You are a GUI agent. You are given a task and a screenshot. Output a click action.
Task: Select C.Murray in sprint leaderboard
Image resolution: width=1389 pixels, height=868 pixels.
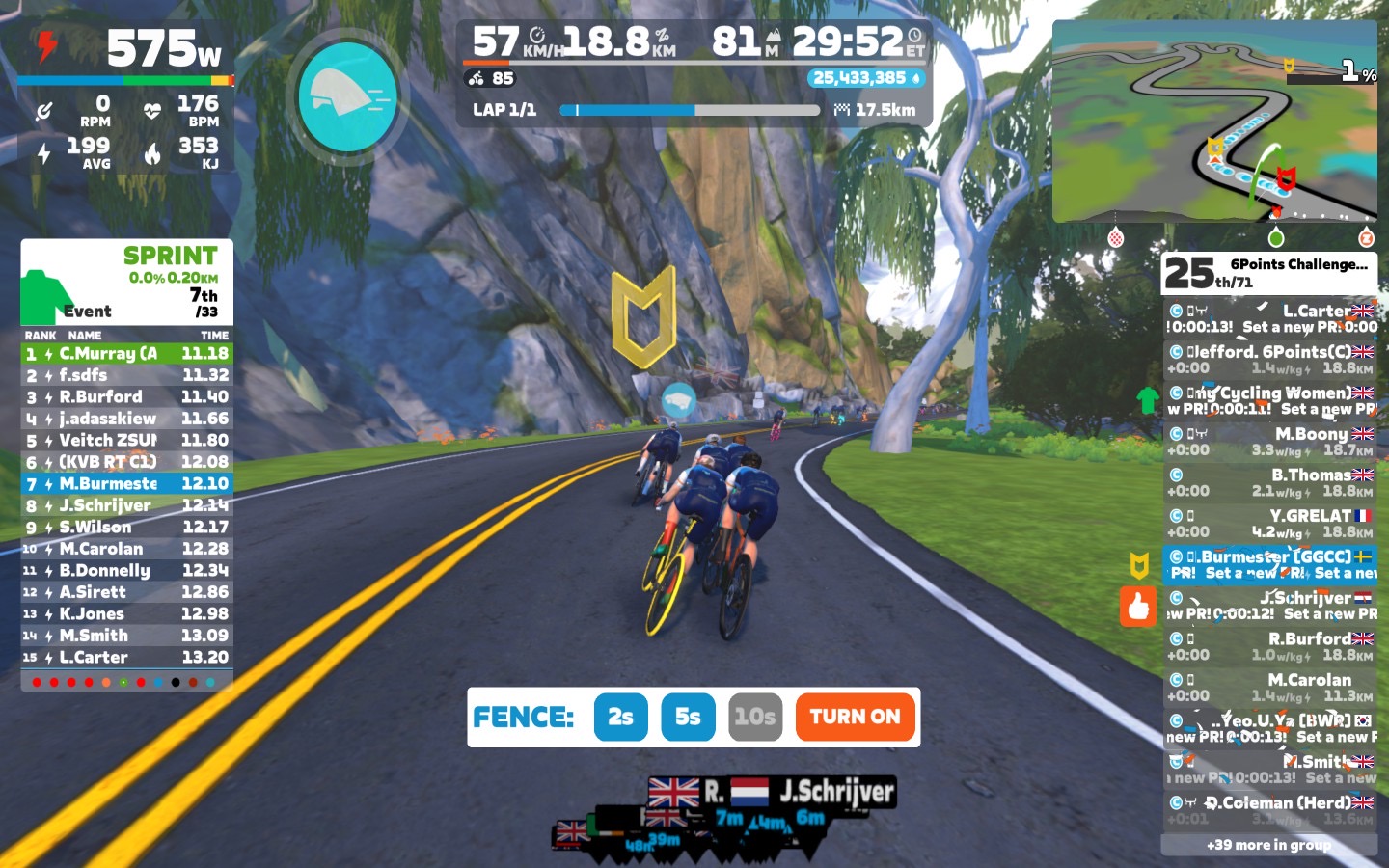coord(126,354)
